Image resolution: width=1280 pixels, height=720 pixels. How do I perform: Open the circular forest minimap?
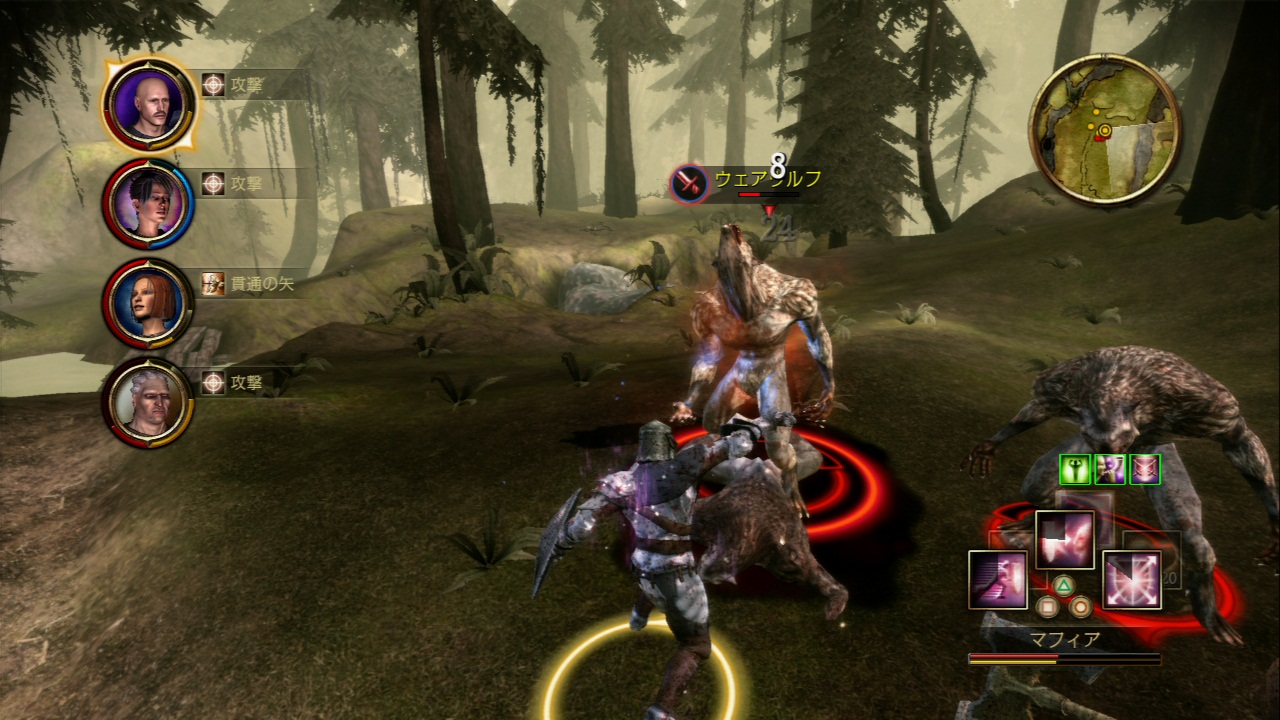click(x=1105, y=129)
